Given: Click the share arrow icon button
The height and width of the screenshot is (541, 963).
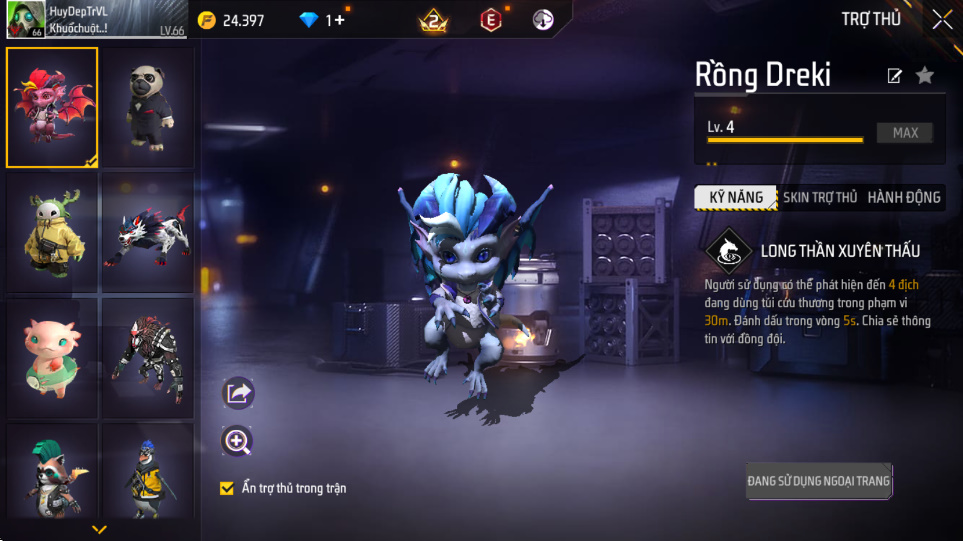Looking at the screenshot, I should tap(238, 393).
